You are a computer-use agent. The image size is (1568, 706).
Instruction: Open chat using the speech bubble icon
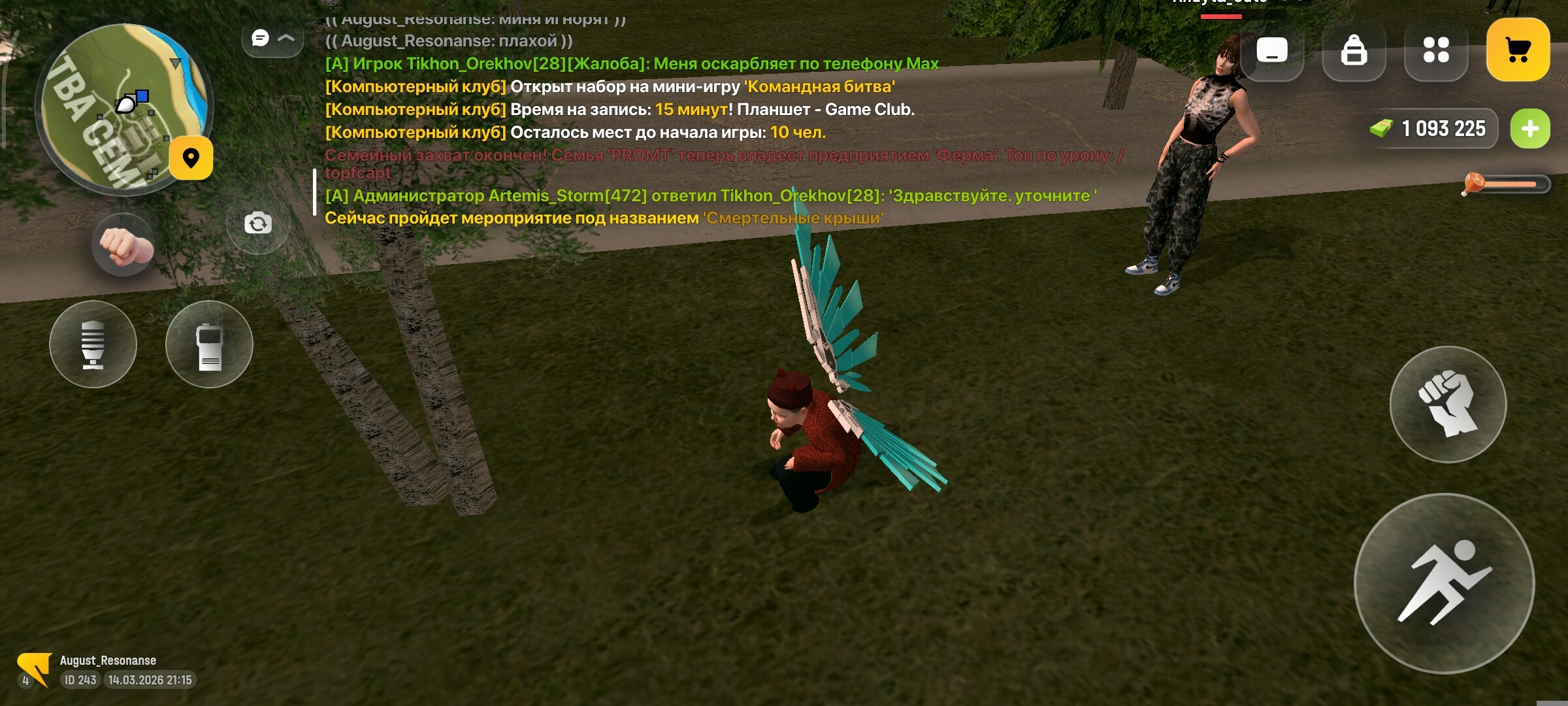tap(260, 38)
